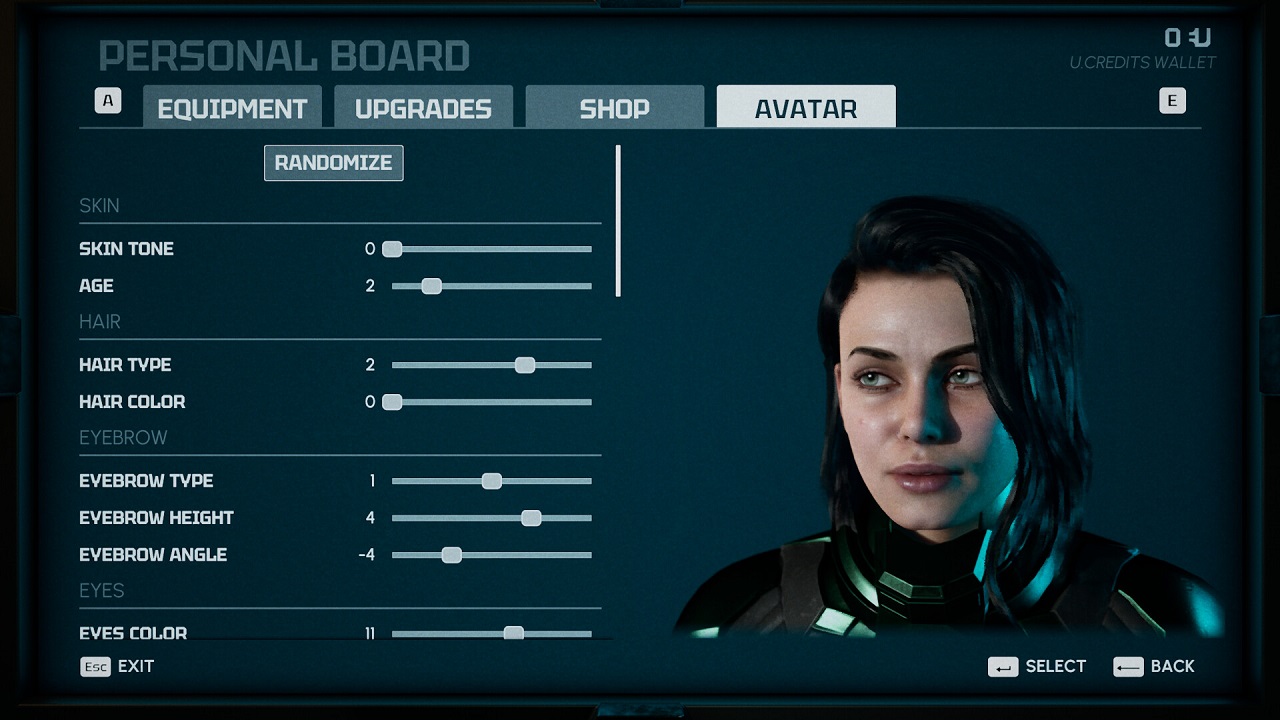This screenshot has width=1280, height=720.
Task: Adjust the Eyebrow Height slider
Action: point(531,518)
